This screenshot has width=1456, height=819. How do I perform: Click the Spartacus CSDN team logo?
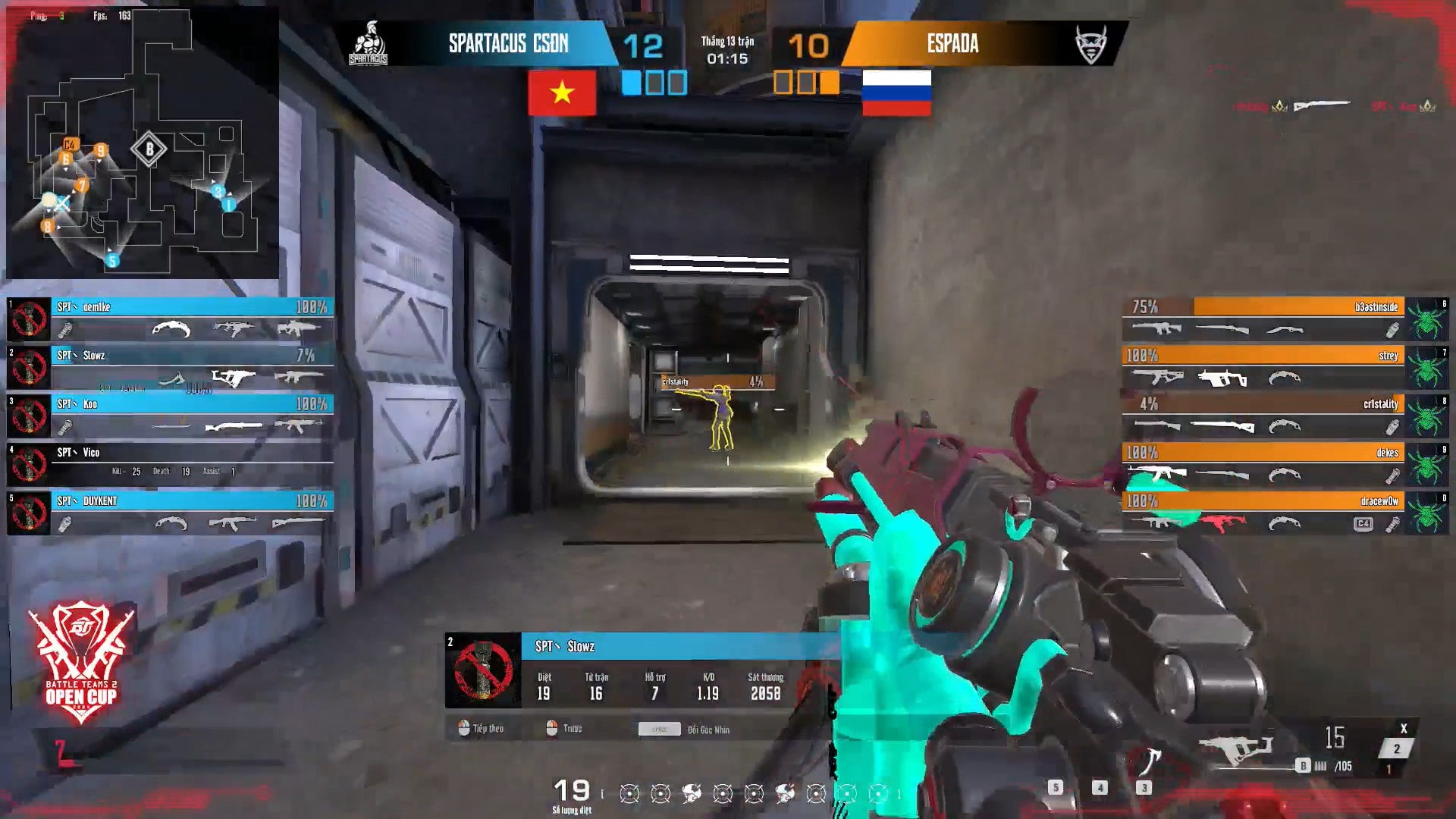click(x=369, y=44)
